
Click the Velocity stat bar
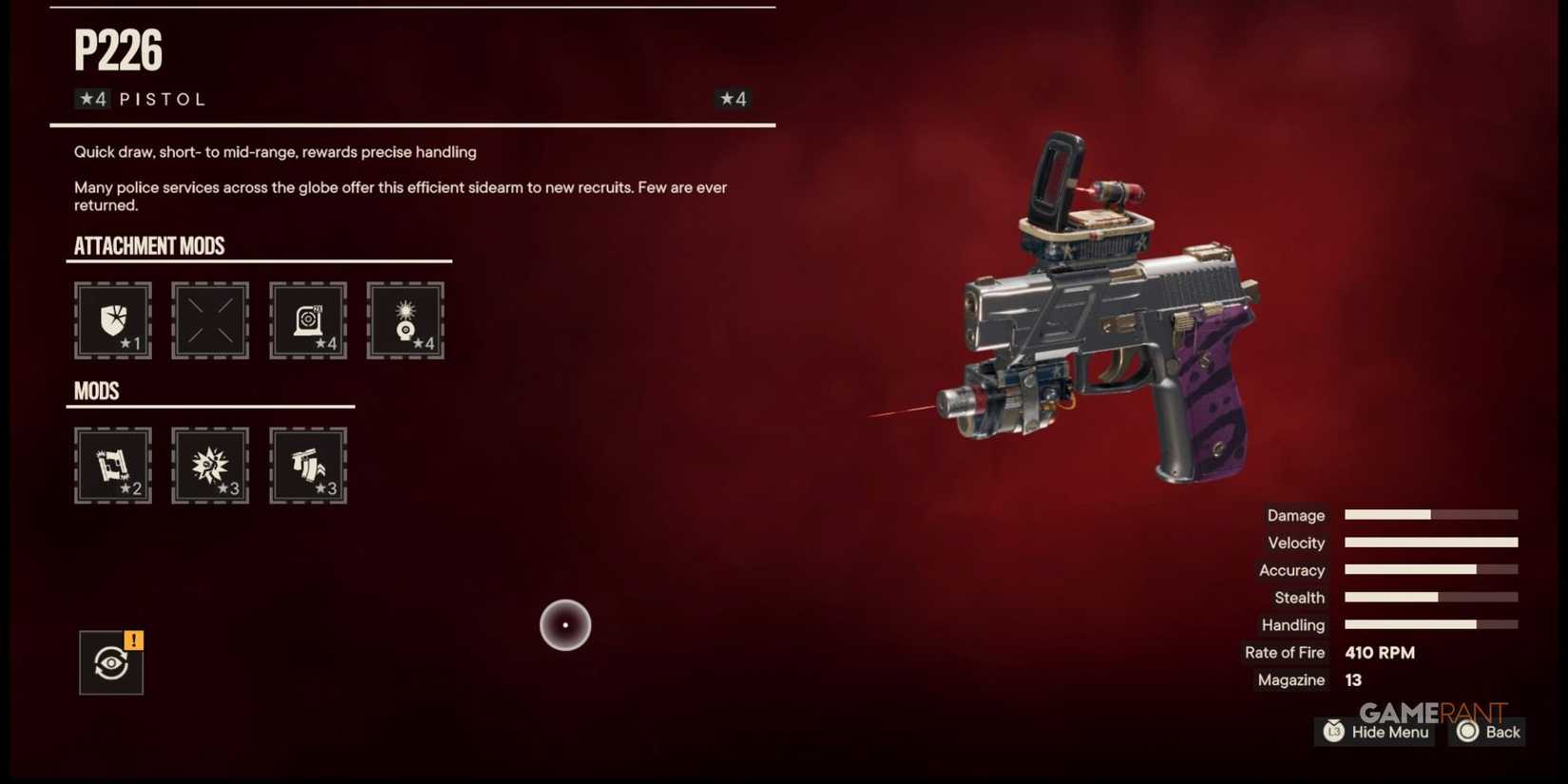click(x=1430, y=542)
